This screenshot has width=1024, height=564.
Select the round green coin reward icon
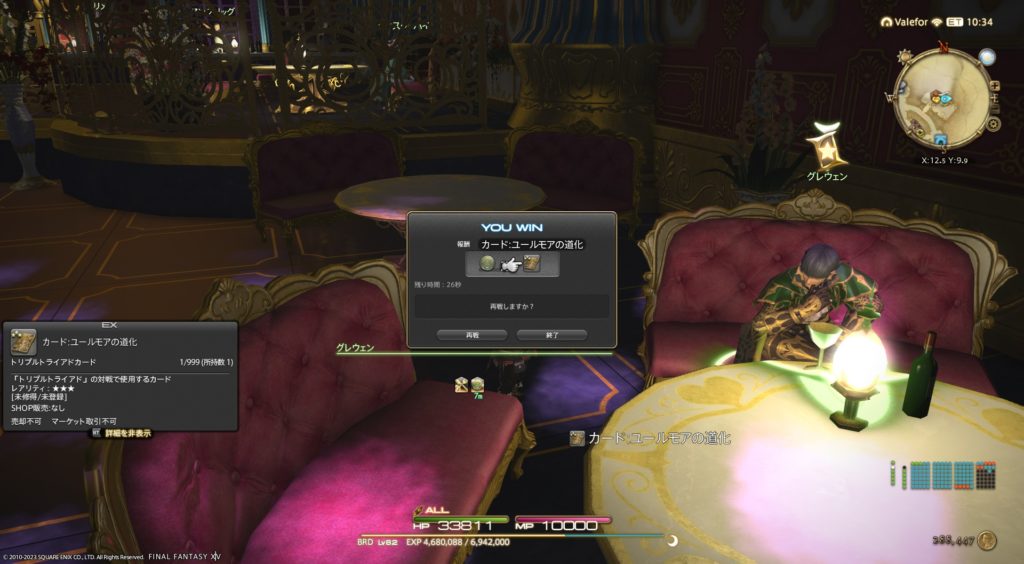pos(487,264)
